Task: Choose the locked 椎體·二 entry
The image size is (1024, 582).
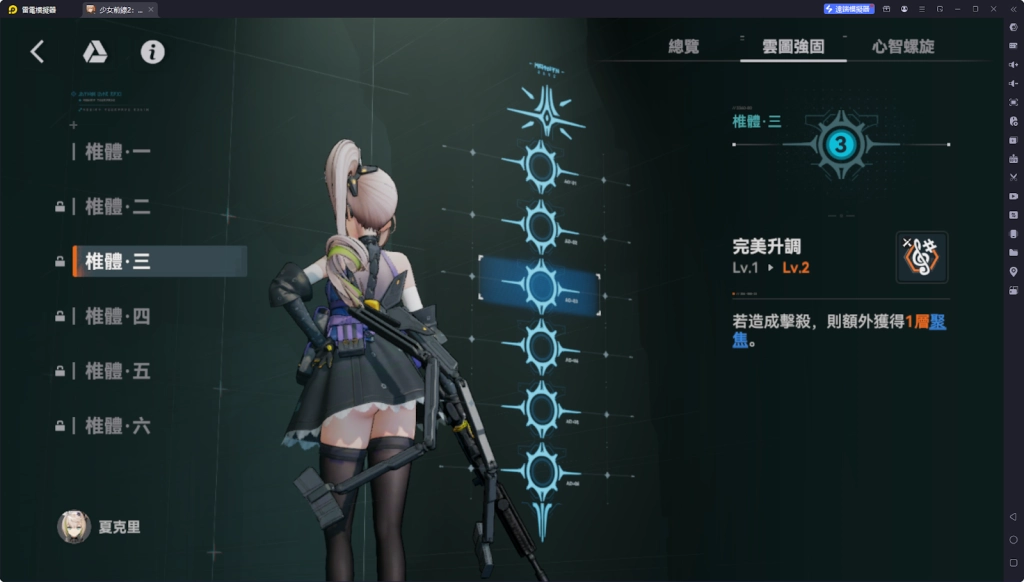Action: click(x=118, y=207)
